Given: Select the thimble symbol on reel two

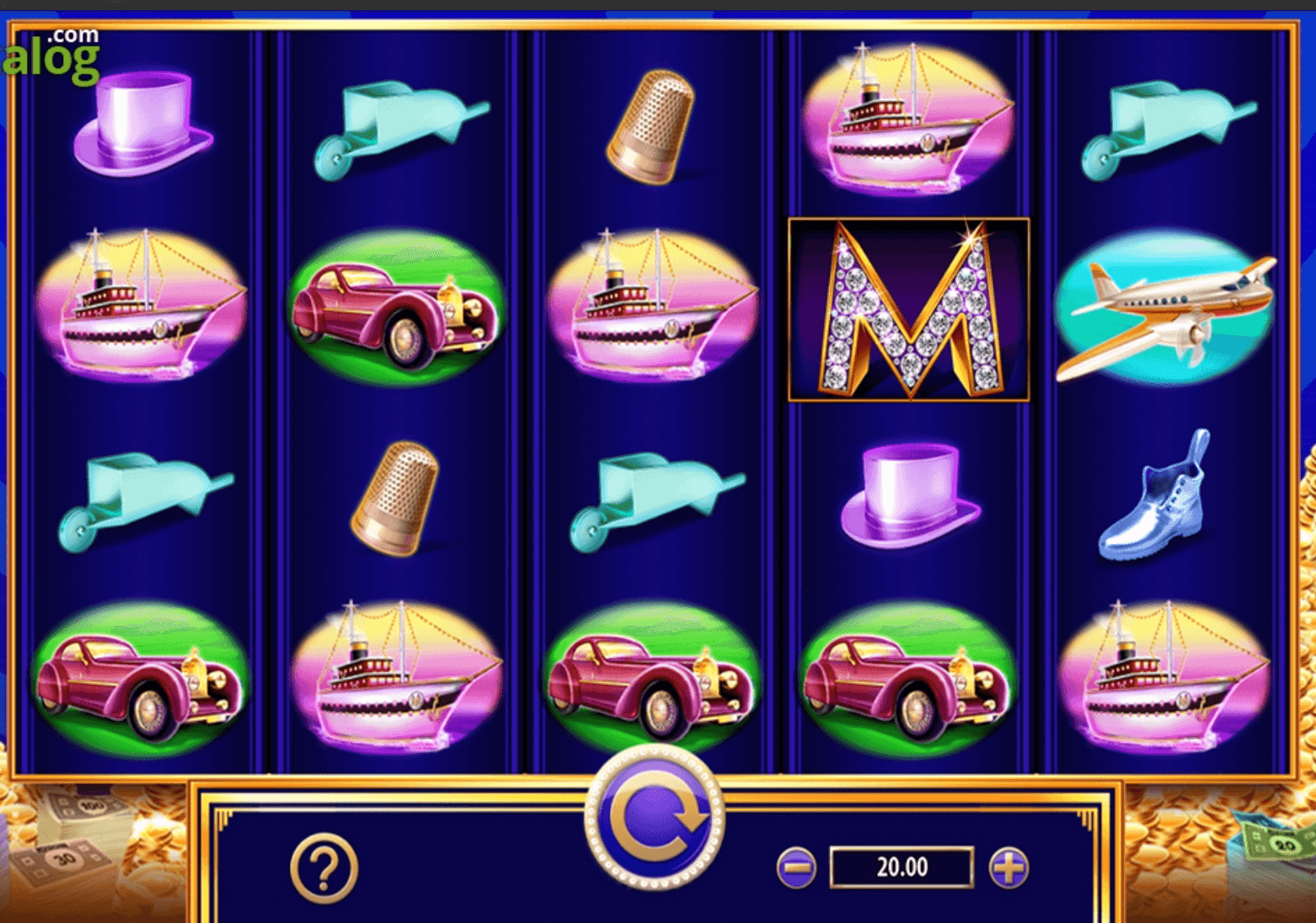Looking at the screenshot, I should [396, 497].
